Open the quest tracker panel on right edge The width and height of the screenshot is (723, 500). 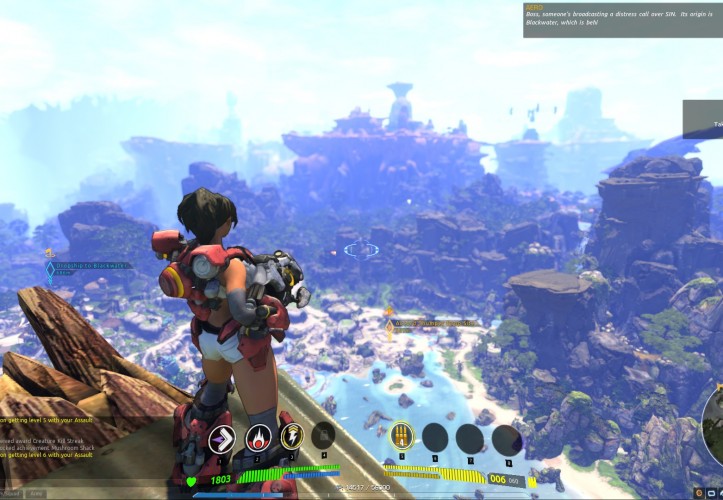703,119
